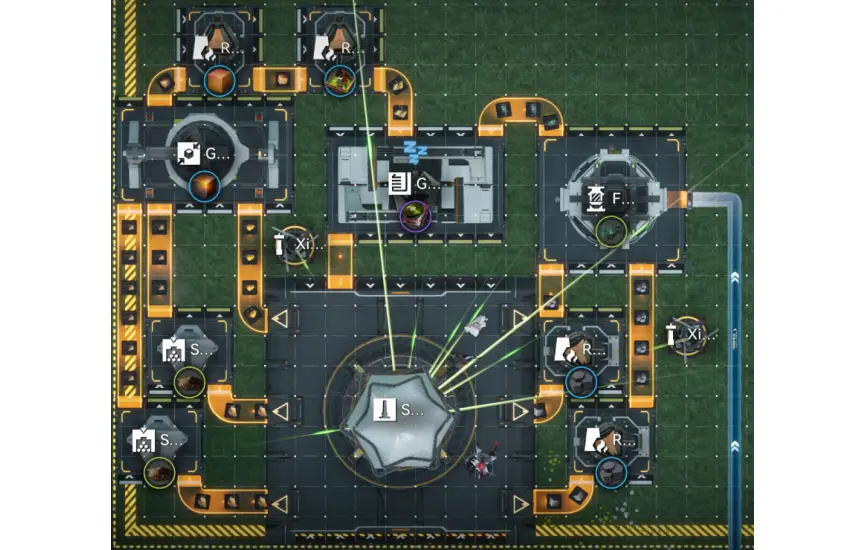The height and width of the screenshot is (550, 865).
Task: Select the glowing dark cube recipe icon
Action: (204, 186)
